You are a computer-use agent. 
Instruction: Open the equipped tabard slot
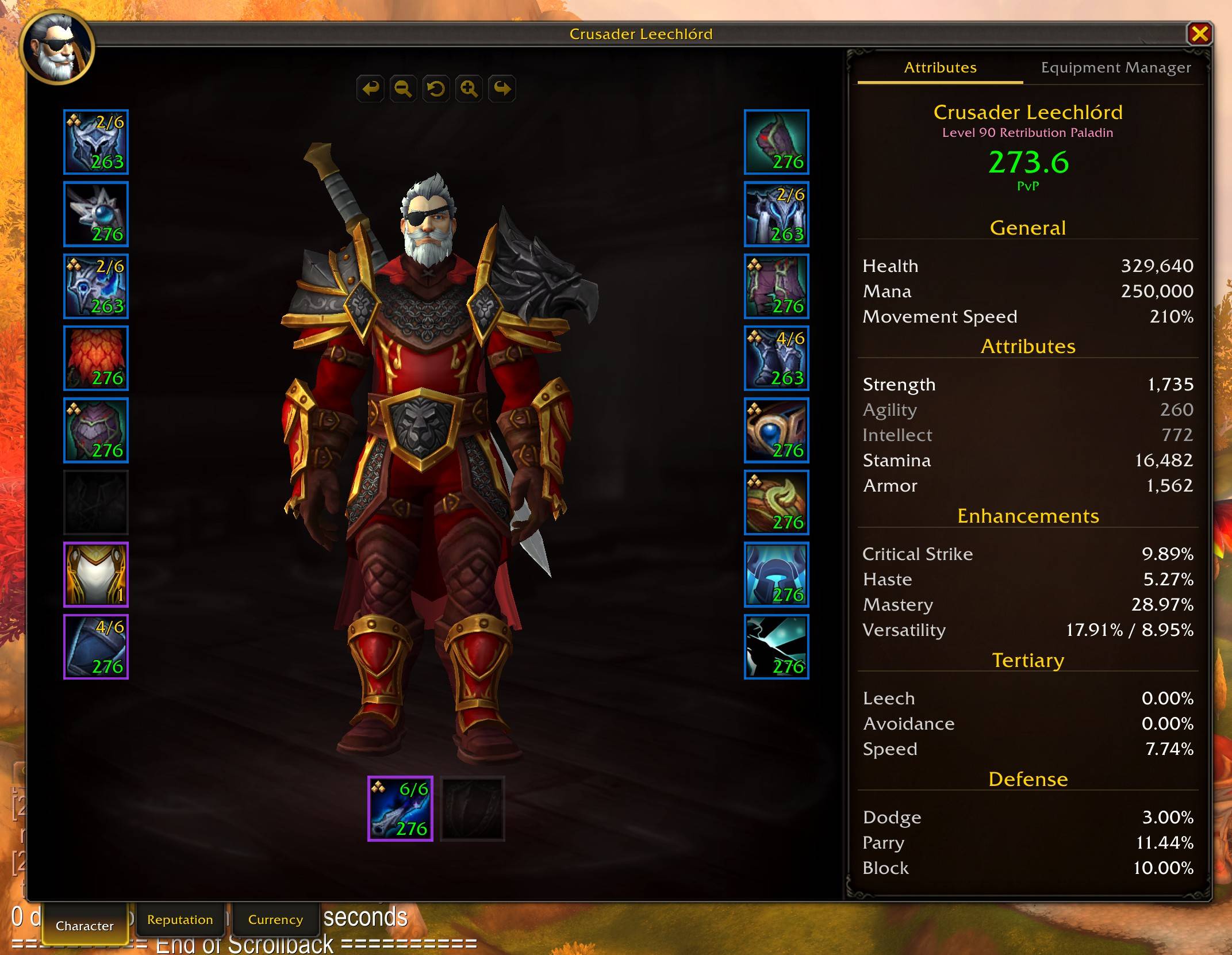[95, 573]
